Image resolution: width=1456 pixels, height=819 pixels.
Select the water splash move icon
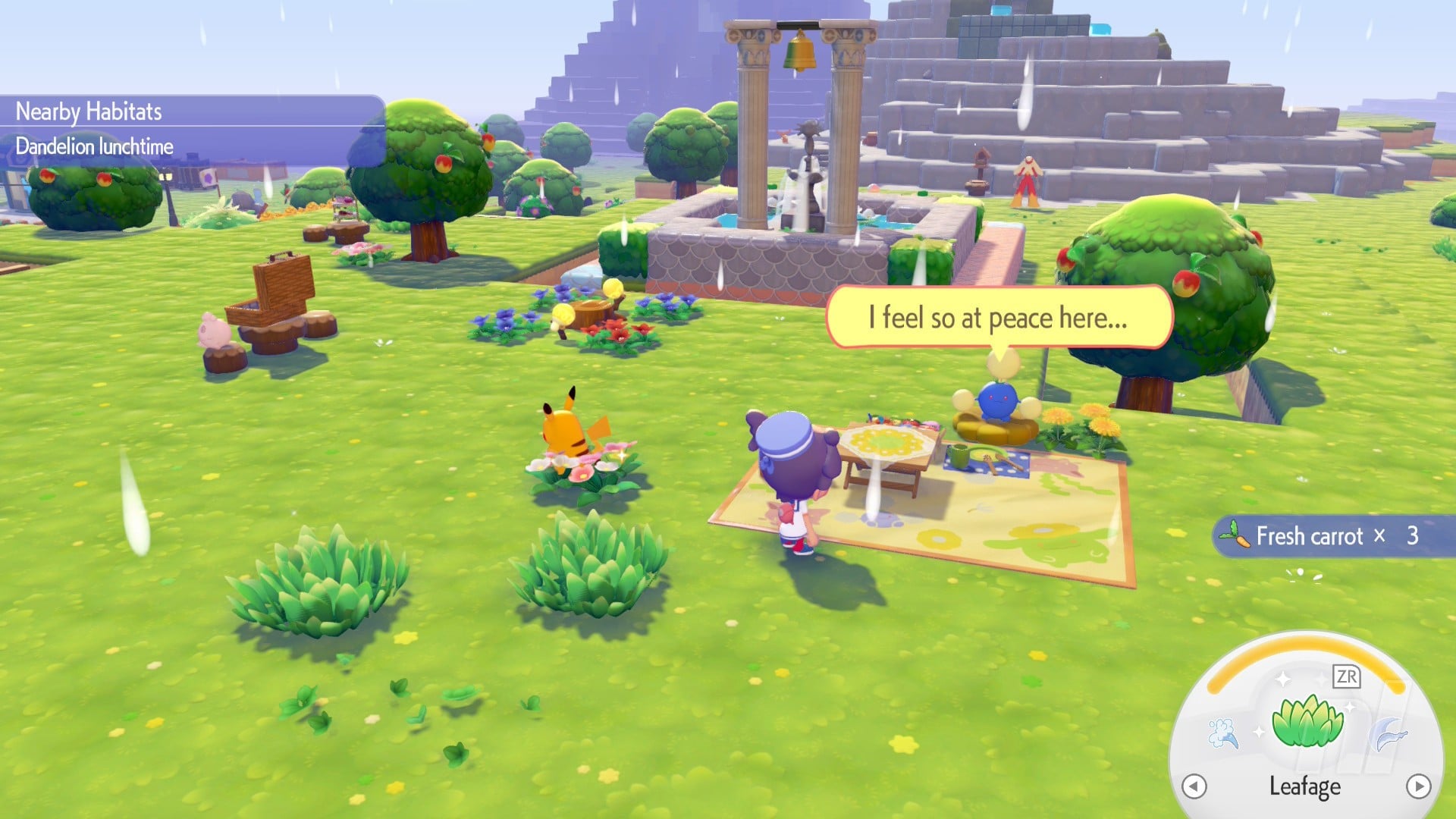click(x=1223, y=733)
